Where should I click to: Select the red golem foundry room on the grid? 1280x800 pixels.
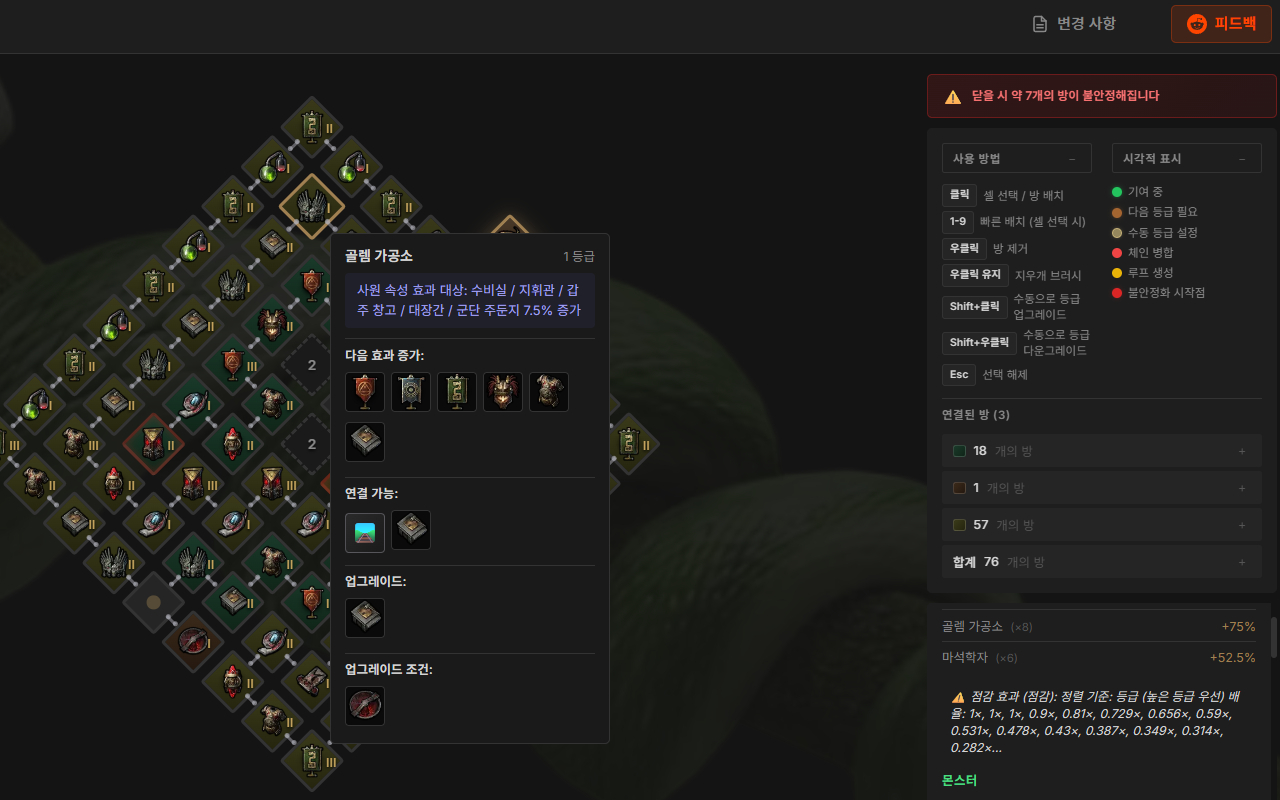152,443
